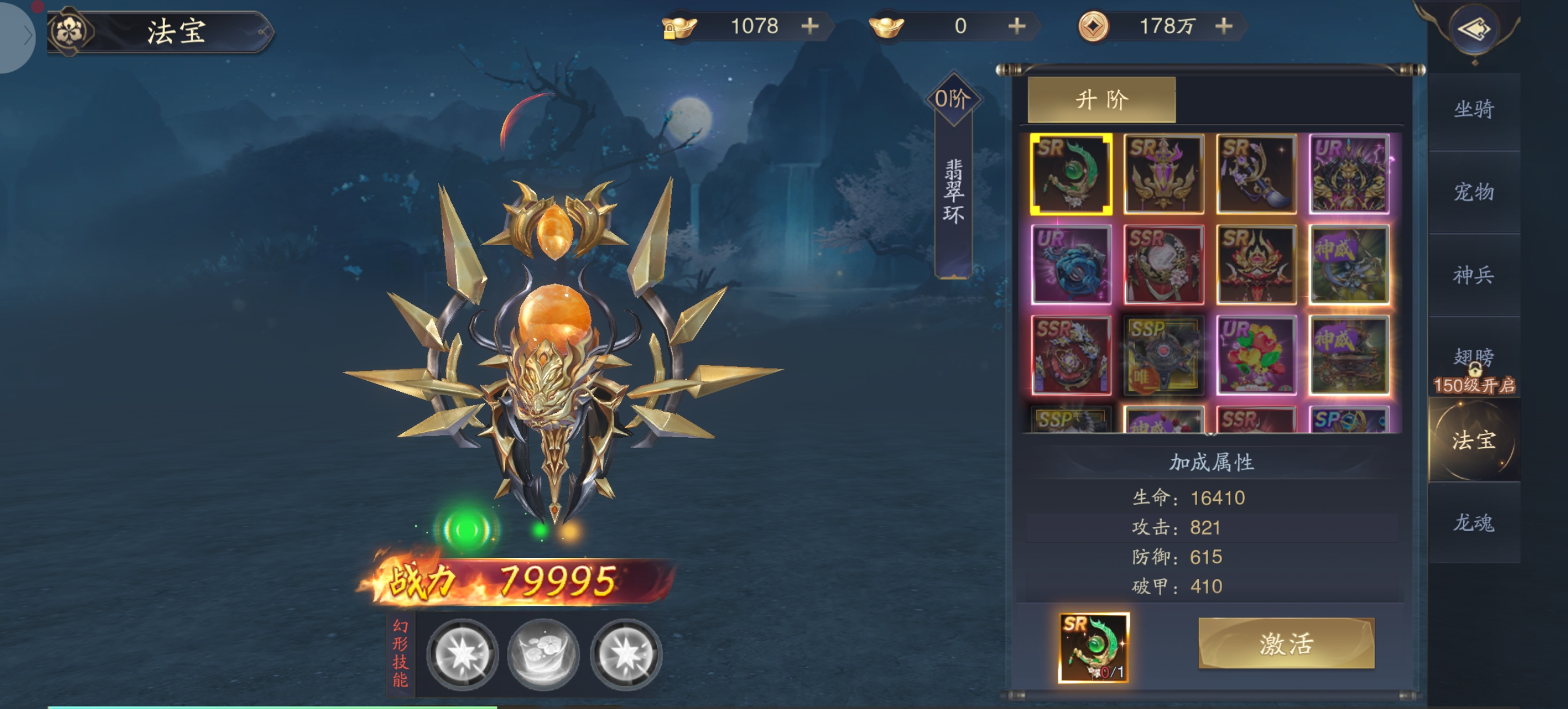This screenshot has height=709, width=1568.
Task: Switch to the 神兵 weapon section
Action: point(1473,275)
